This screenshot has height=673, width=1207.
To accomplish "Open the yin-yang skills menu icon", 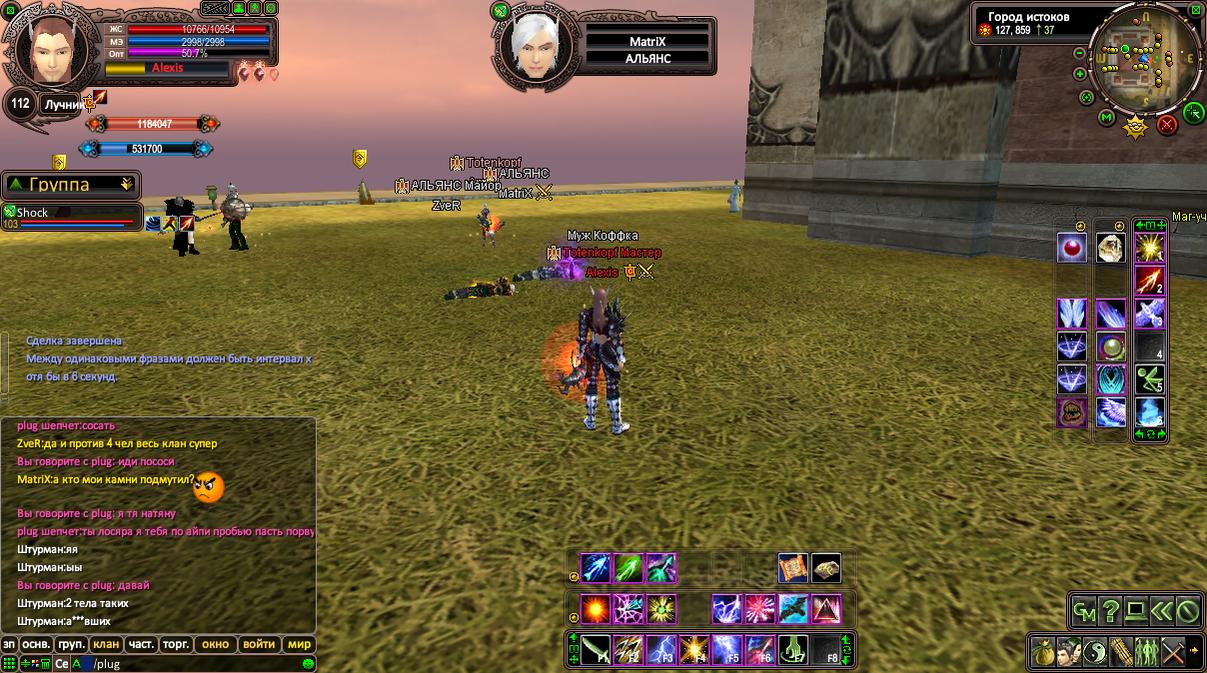I will click(1095, 650).
